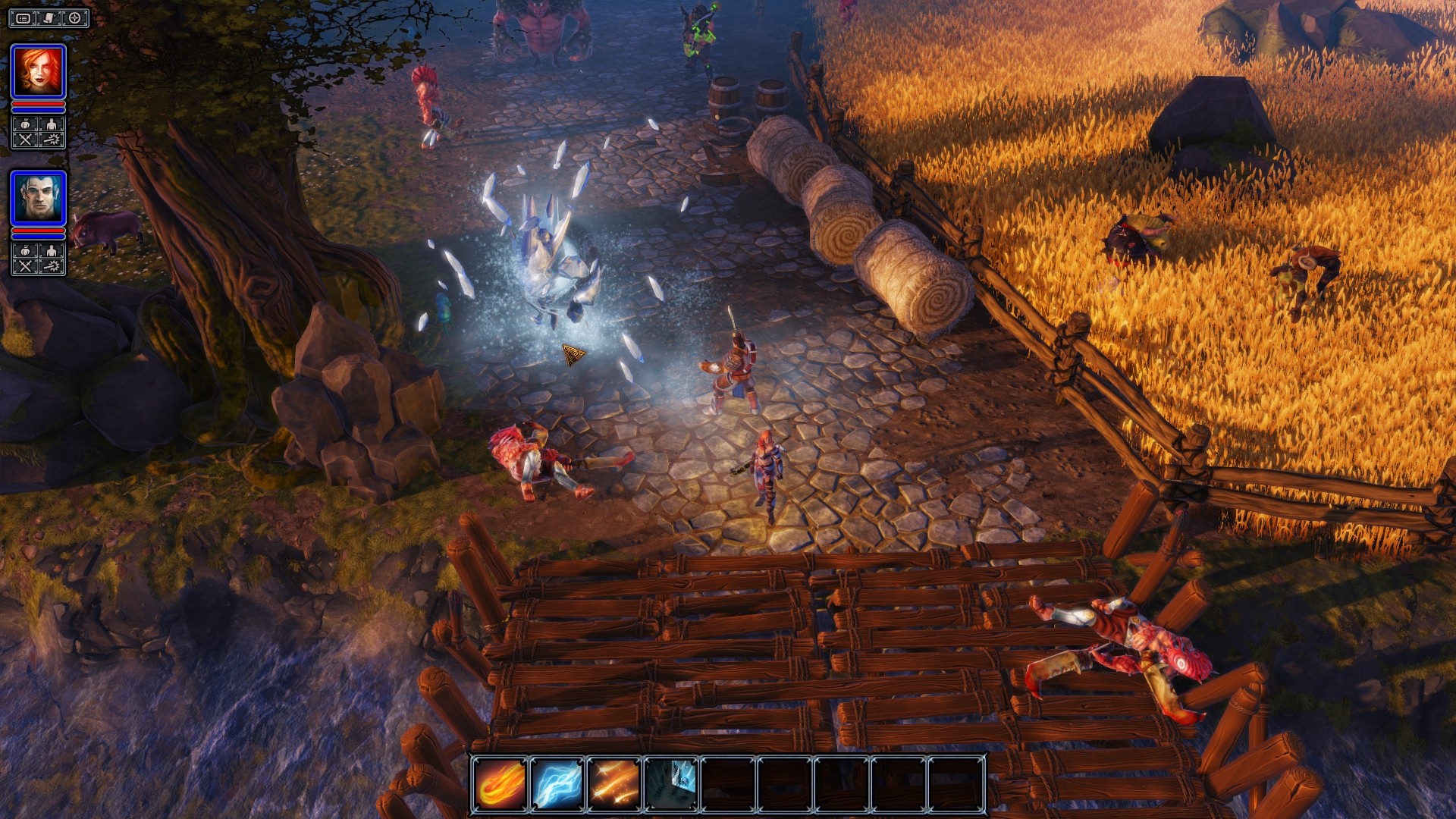The width and height of the screenshot is (1456, 819).
Task: Open the menu list button
Action: coord(24,18)
